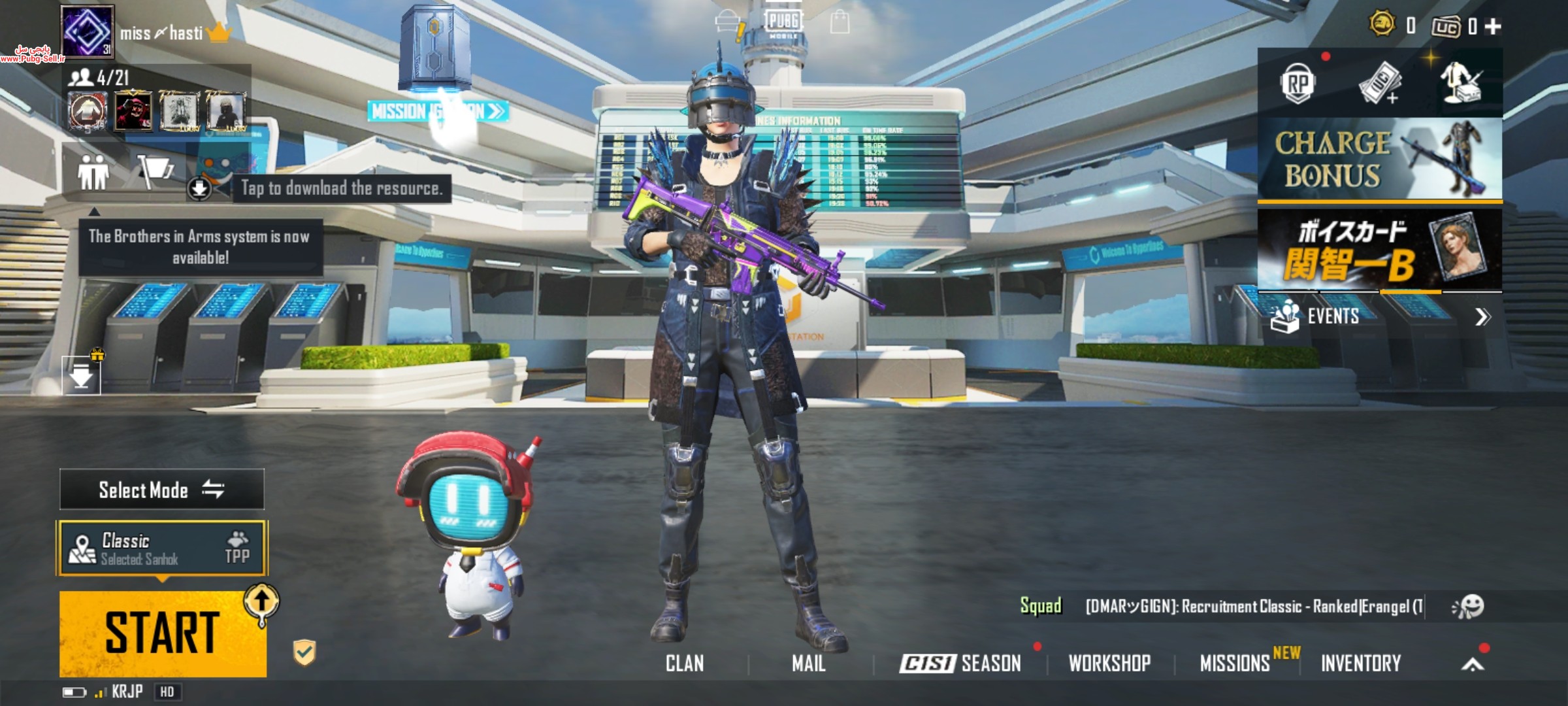The width and height of the screenshot is (1568, 706).
Task: Expand the bottom menu arrow
Action: pyautogui.click(x=1473, y=665)
